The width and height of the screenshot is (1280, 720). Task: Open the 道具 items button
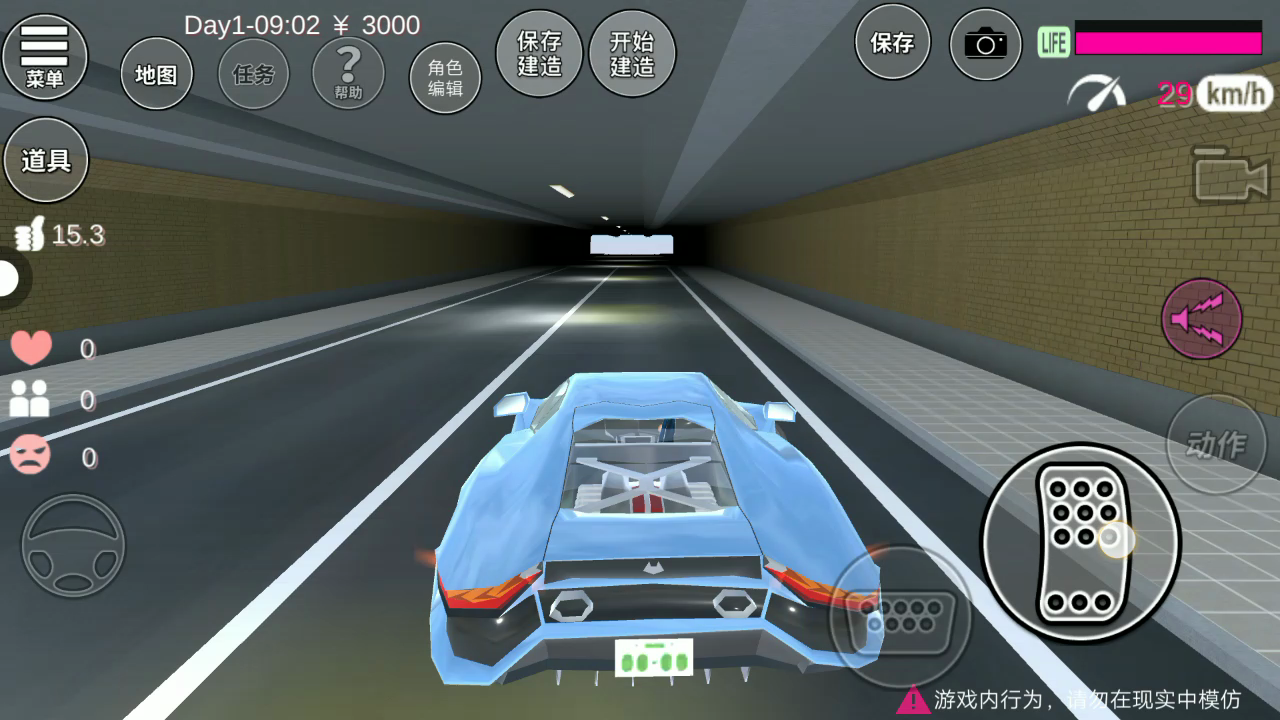click(x=46, y=160)
